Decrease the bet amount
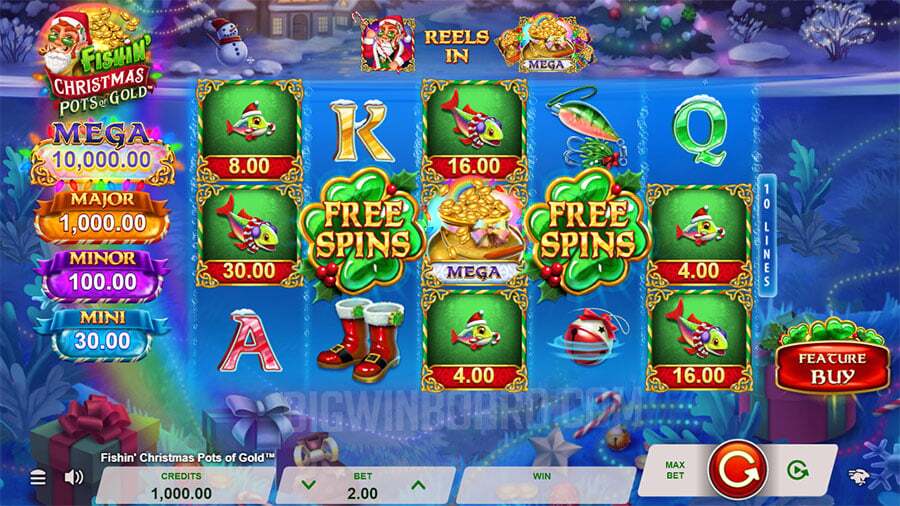This screenshot has width=900, height=506. pos(309,485)
